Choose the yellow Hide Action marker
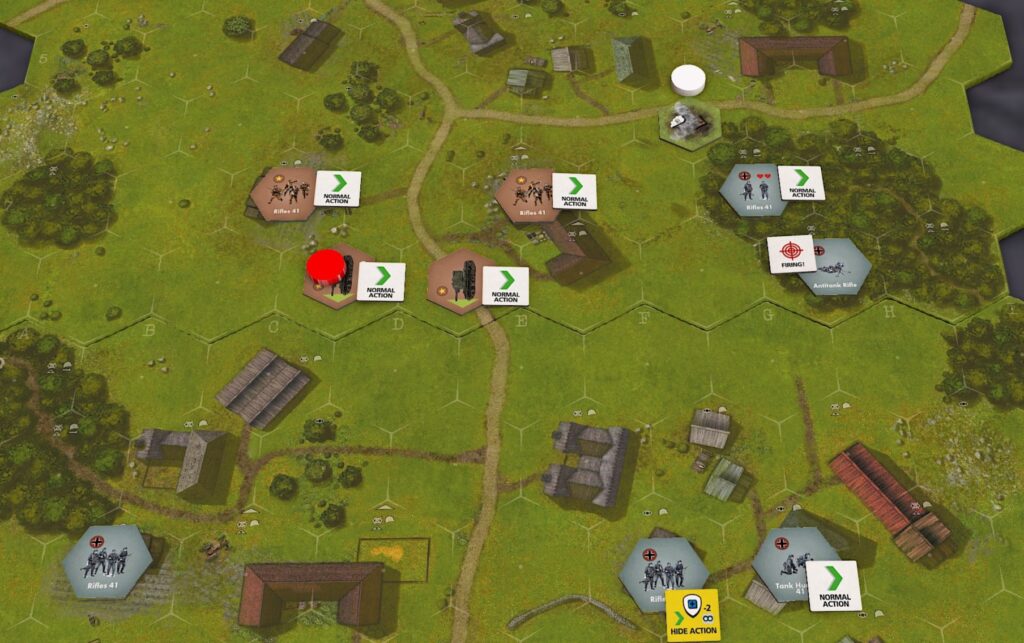Viewport: 1024px width, 643px height. (693, 615)
